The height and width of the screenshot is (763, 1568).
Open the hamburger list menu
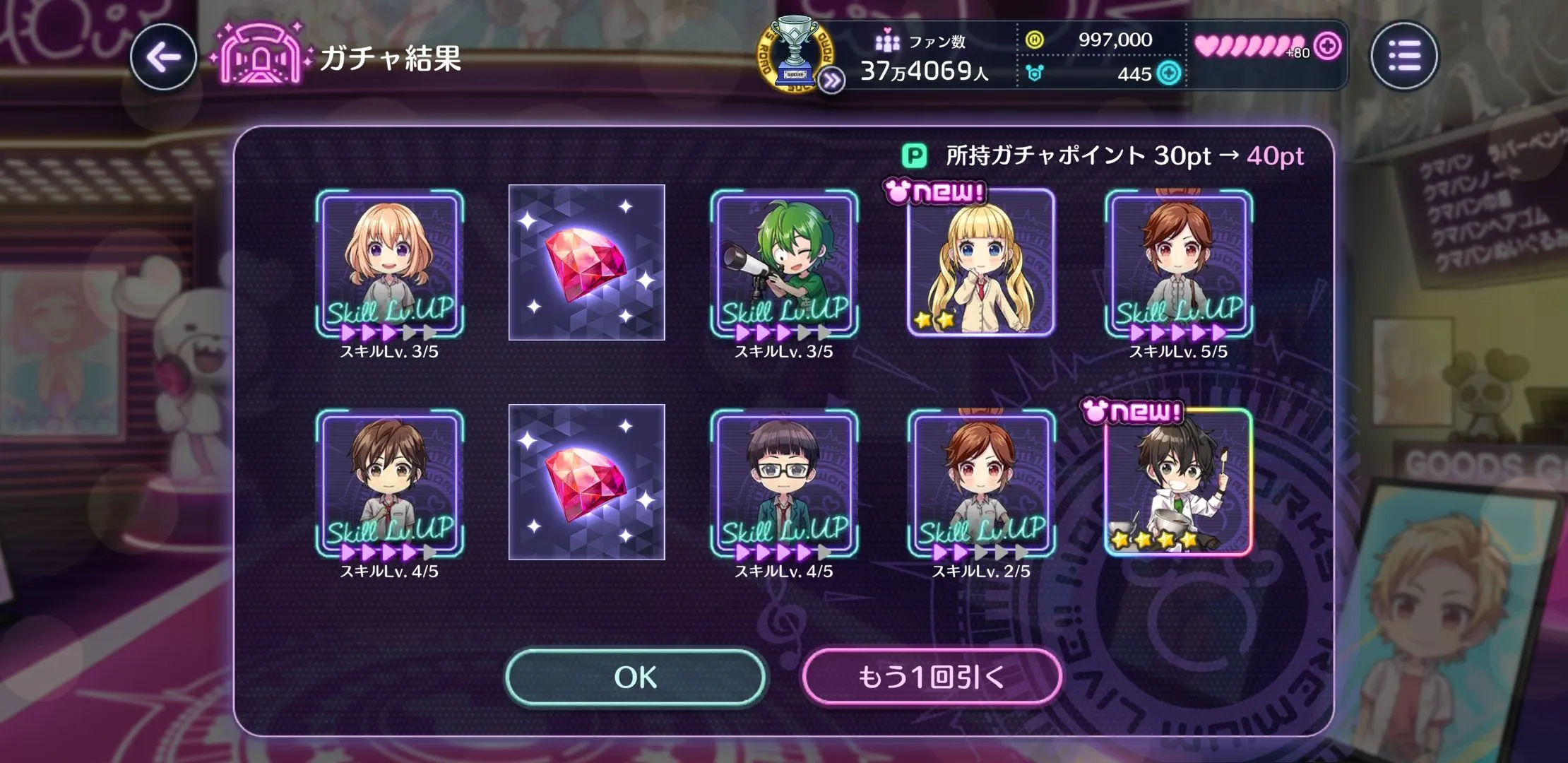[1403, 56]
